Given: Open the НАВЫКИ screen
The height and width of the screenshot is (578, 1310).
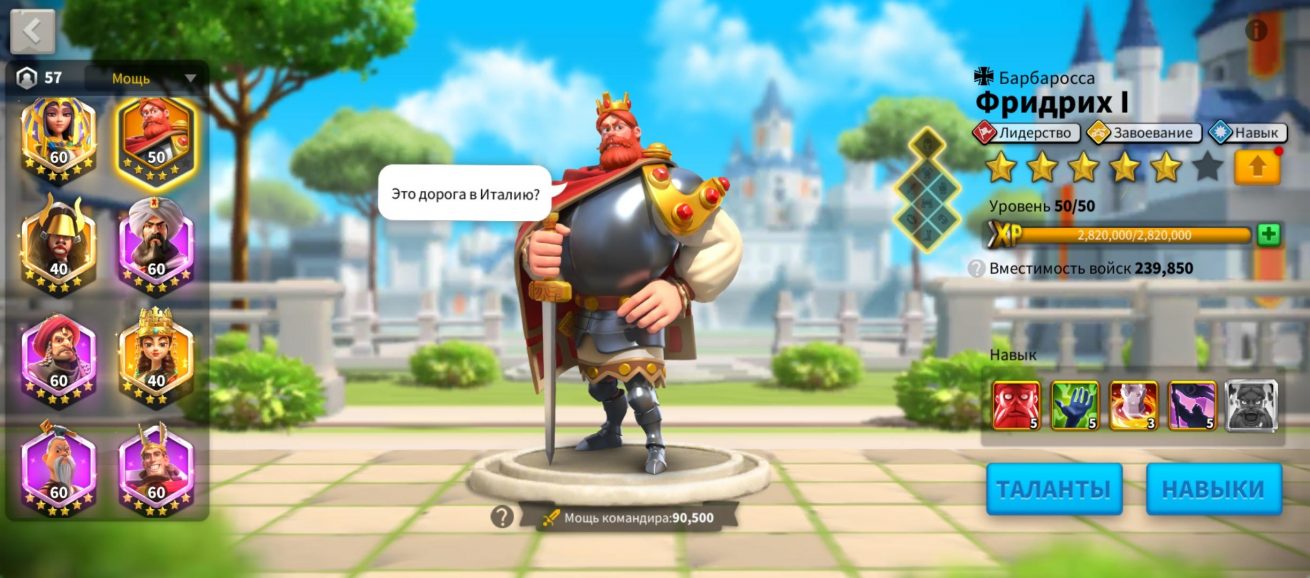Looking at the screenshot, I should pyautogui.click(x=1214, y=489).
